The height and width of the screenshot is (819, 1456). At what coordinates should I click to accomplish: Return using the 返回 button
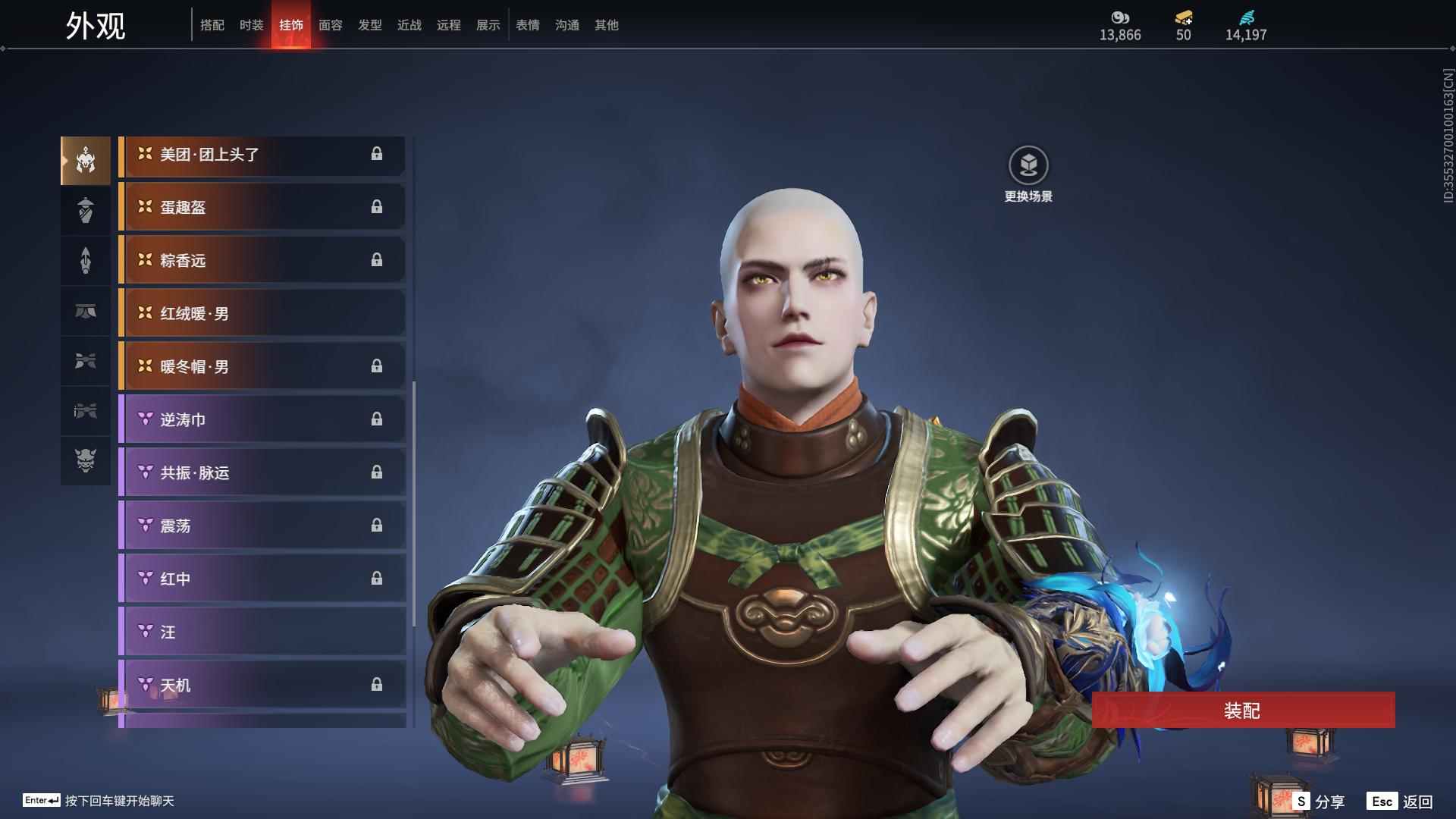click(x=1401, y=802)
